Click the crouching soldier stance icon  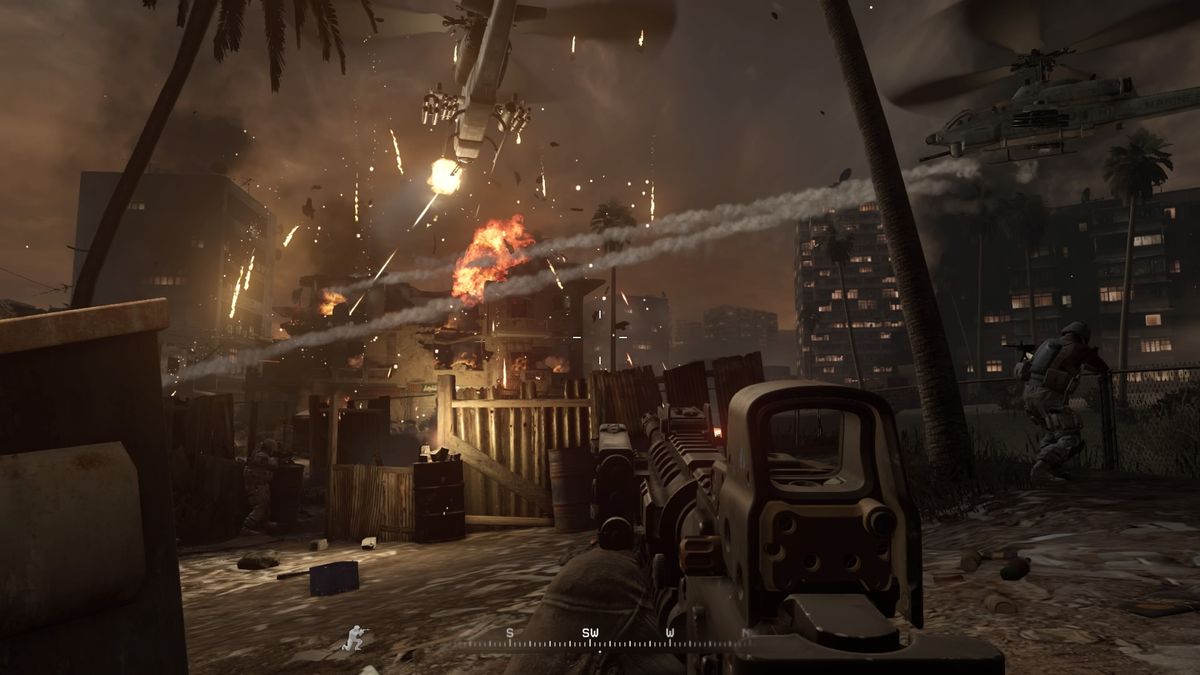click(354, 638)
